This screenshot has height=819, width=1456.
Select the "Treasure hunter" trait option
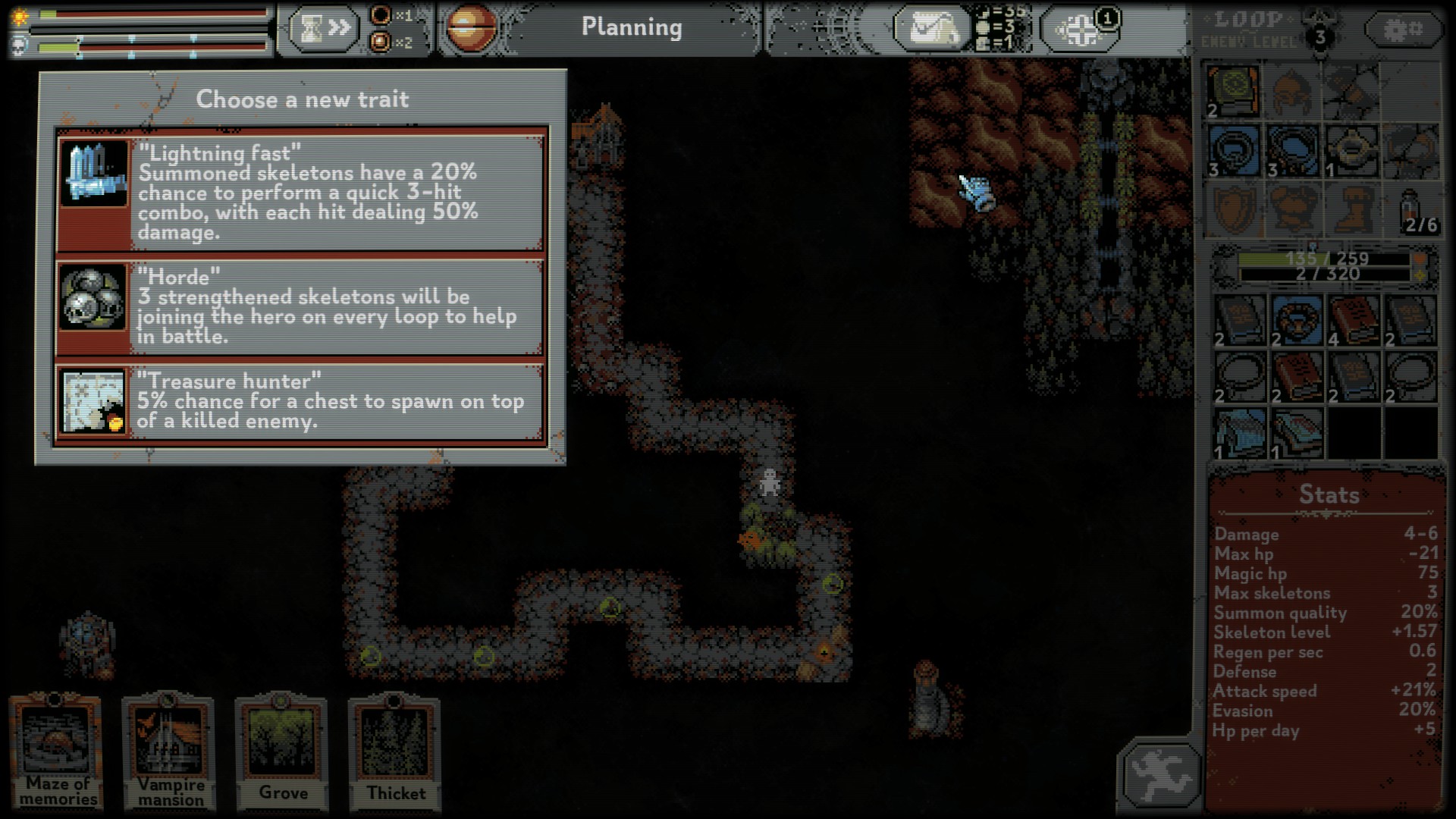coord(300,402)
